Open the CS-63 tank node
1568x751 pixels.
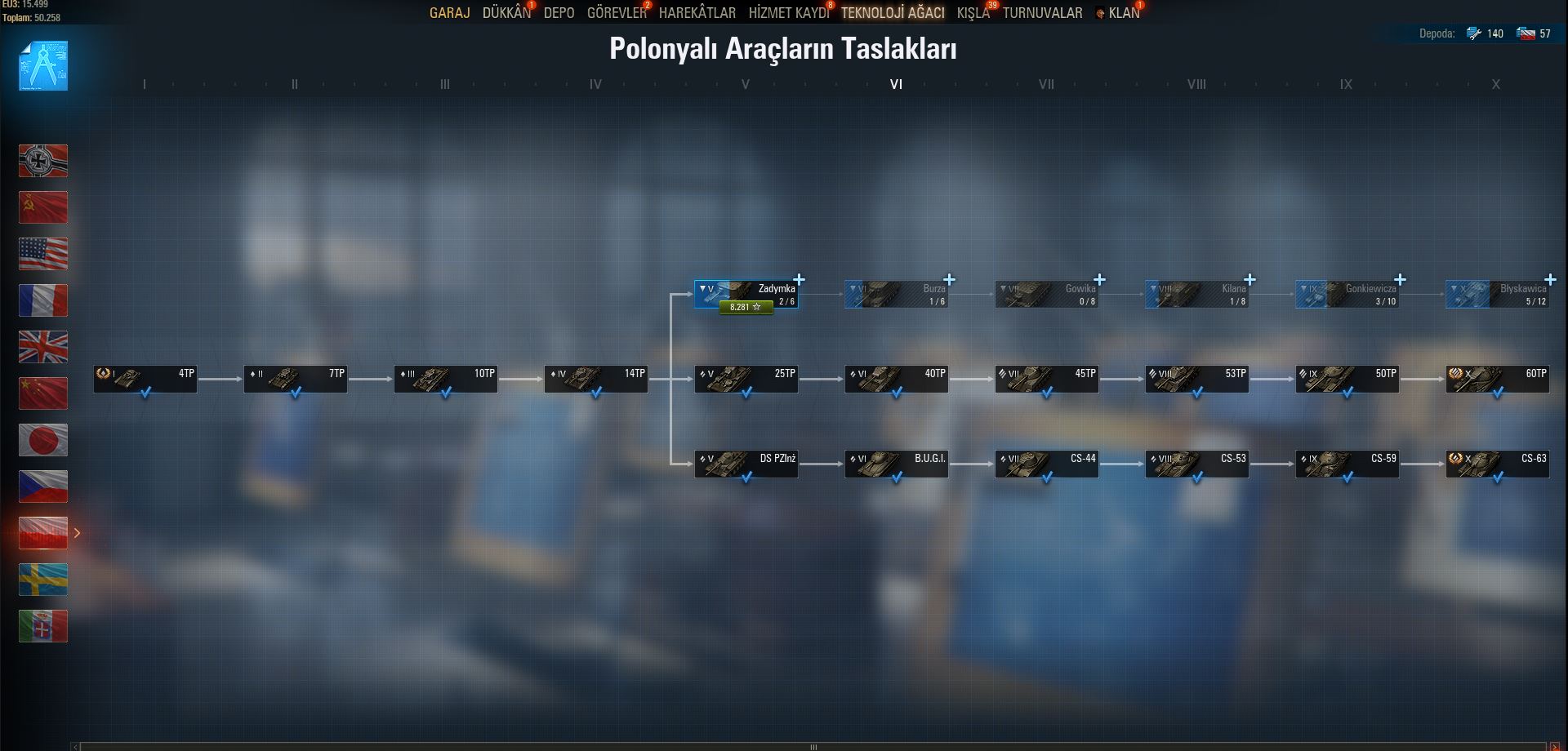tap(1497, 464)
